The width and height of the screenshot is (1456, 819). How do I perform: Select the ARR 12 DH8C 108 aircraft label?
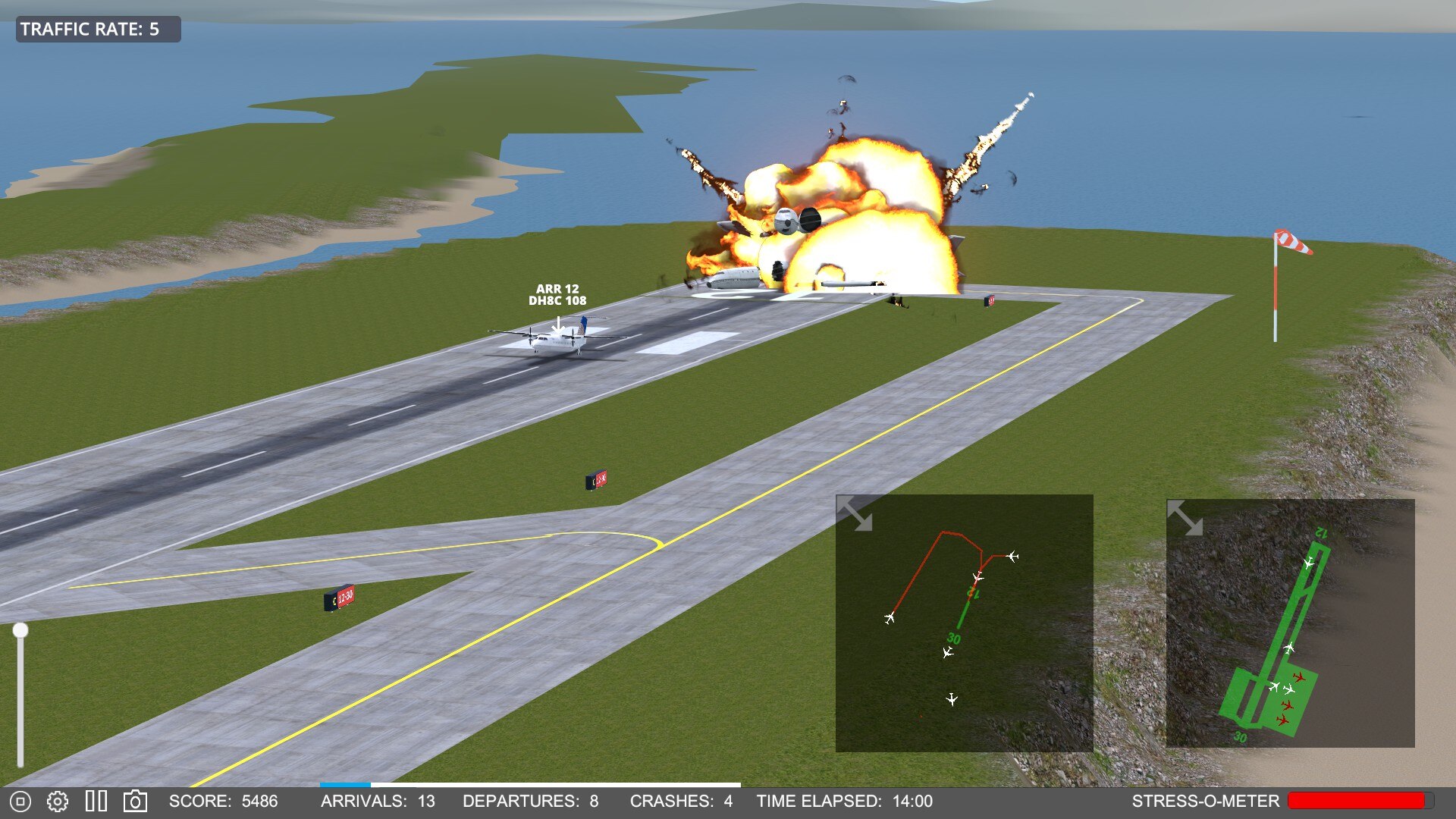click(x=557, y=295)
